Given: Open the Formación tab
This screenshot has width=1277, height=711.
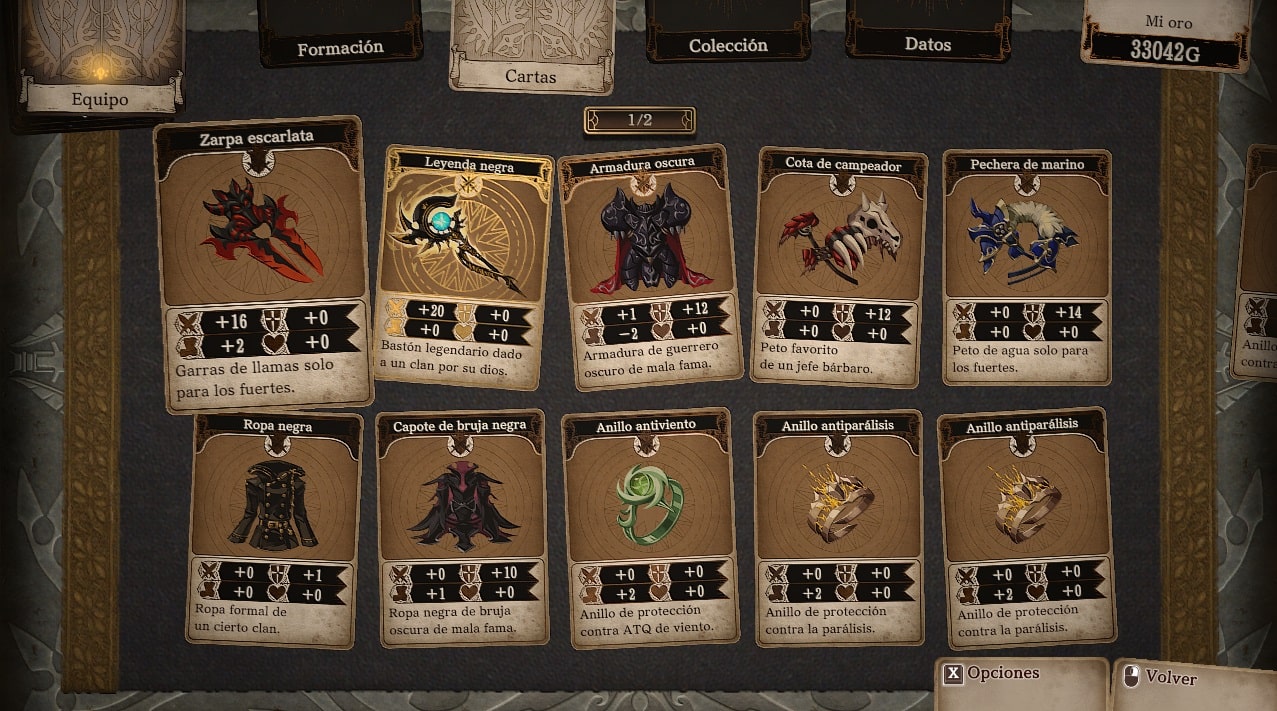Looking at the screenshot, I should click(340, 40).
